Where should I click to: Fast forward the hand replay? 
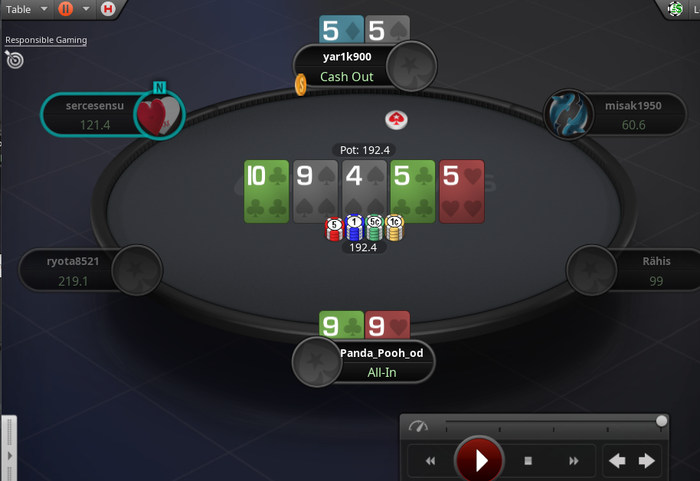point(574,461)
